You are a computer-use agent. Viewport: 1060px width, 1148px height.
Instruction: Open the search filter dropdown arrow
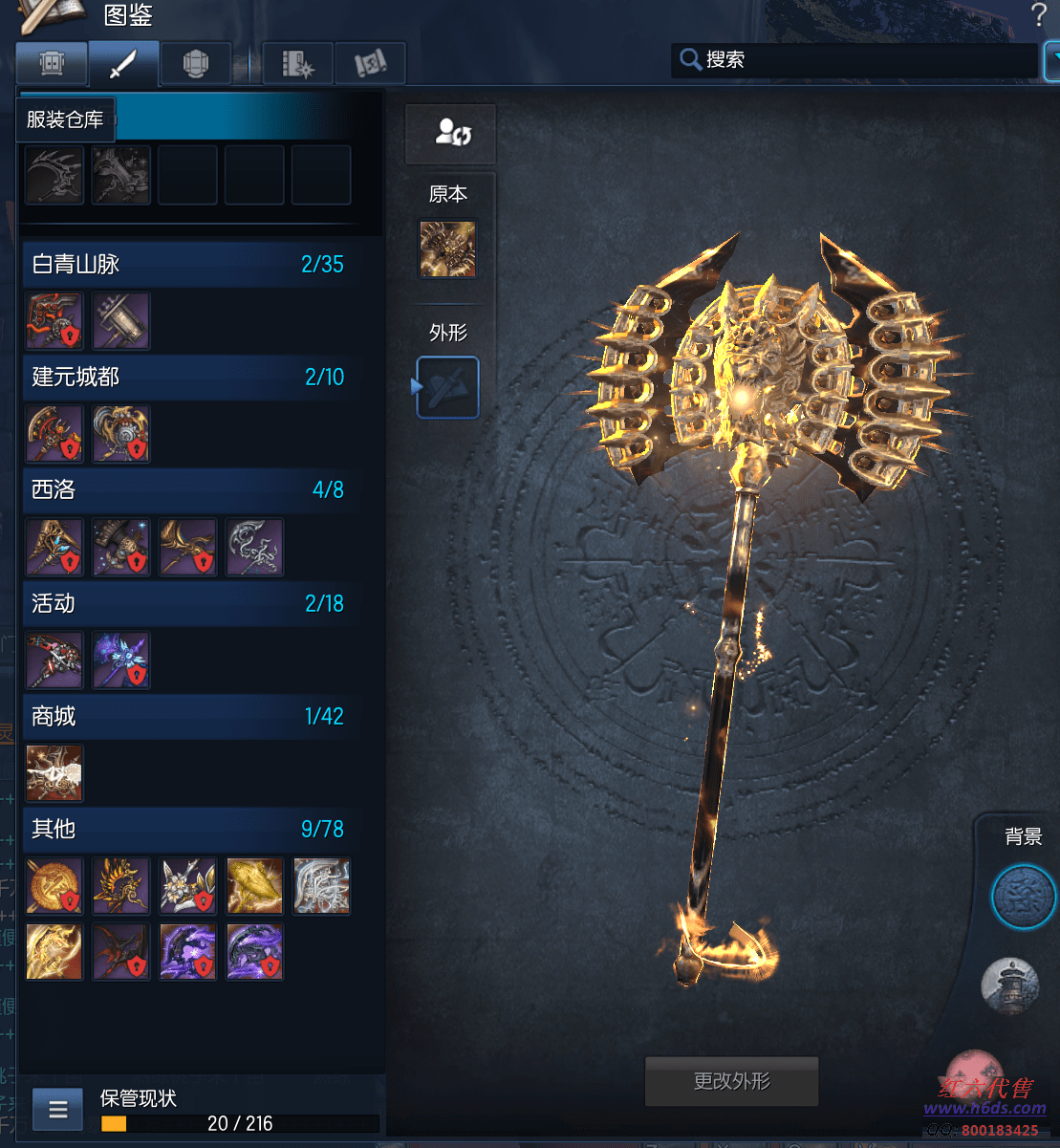pyautogui.click(x=1052, y=60)
